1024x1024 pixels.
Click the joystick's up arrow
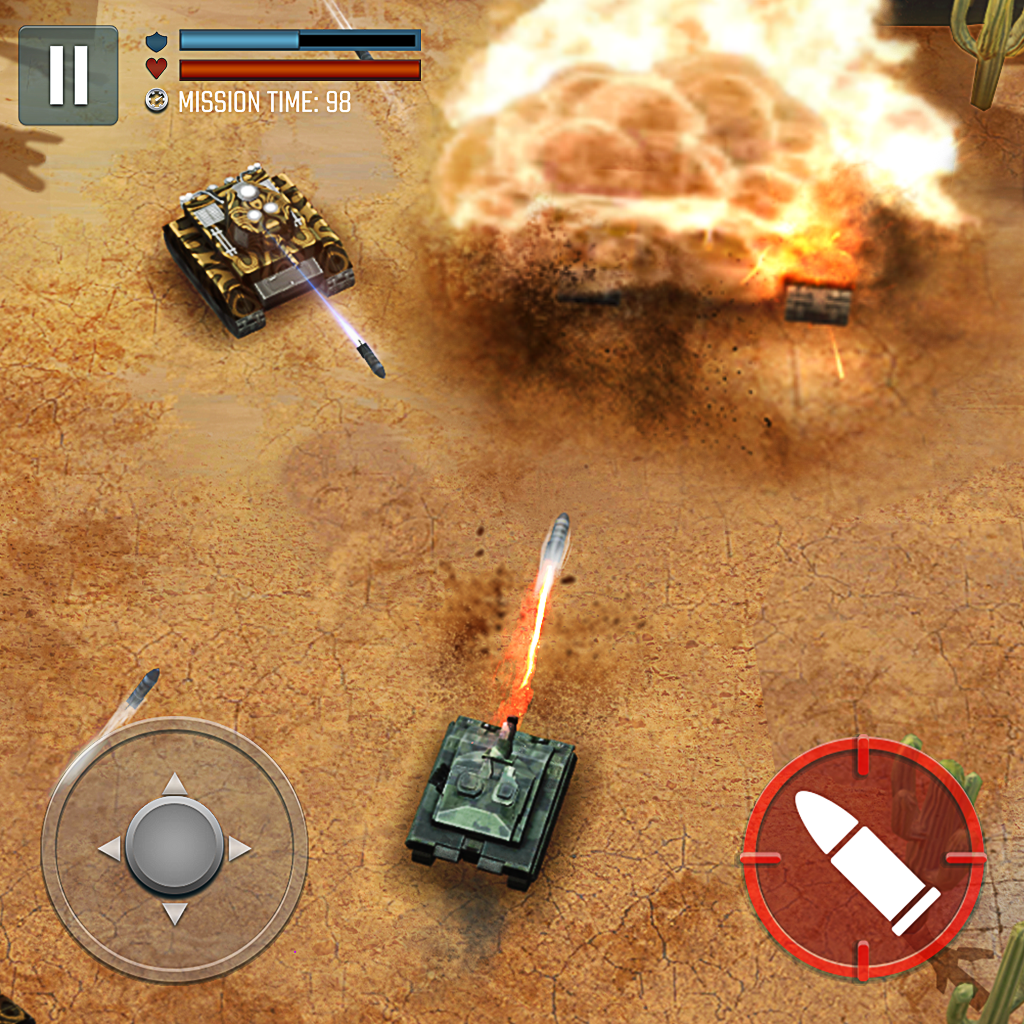[175, 784]
